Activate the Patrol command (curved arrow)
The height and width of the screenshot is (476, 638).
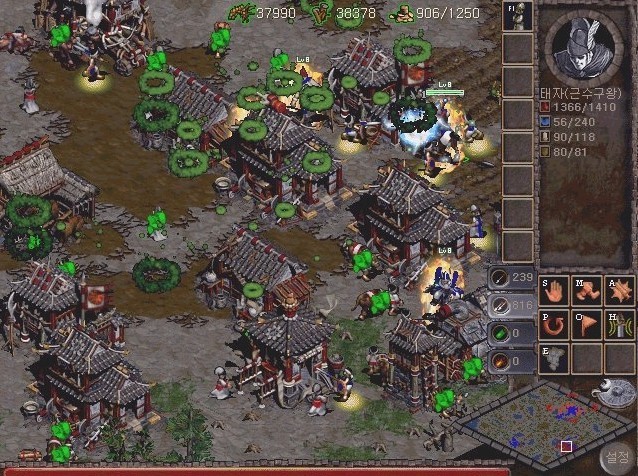[554, 326]
